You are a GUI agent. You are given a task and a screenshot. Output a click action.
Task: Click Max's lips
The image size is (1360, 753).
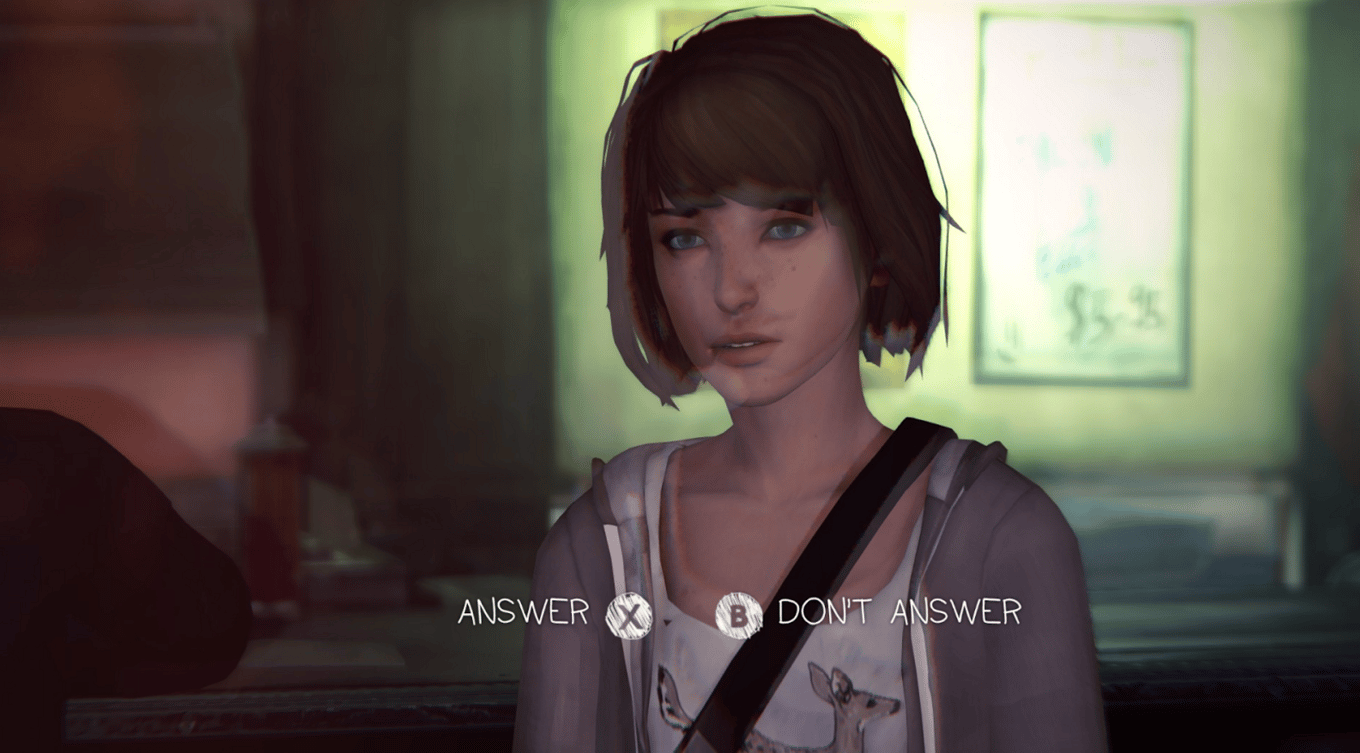click(x=745, y=348)
